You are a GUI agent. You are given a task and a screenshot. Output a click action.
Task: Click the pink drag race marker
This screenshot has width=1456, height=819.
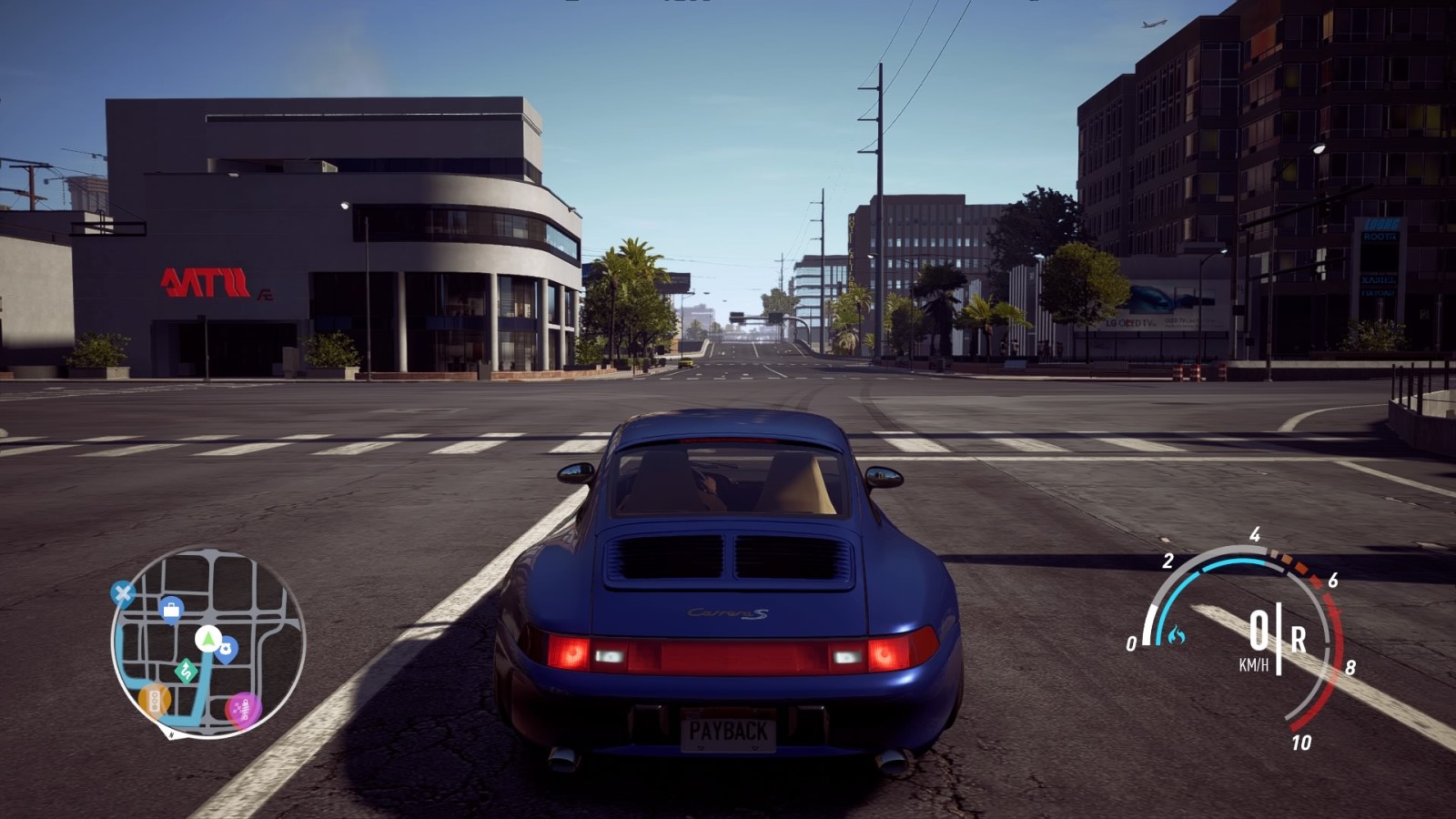pos(243,707)
